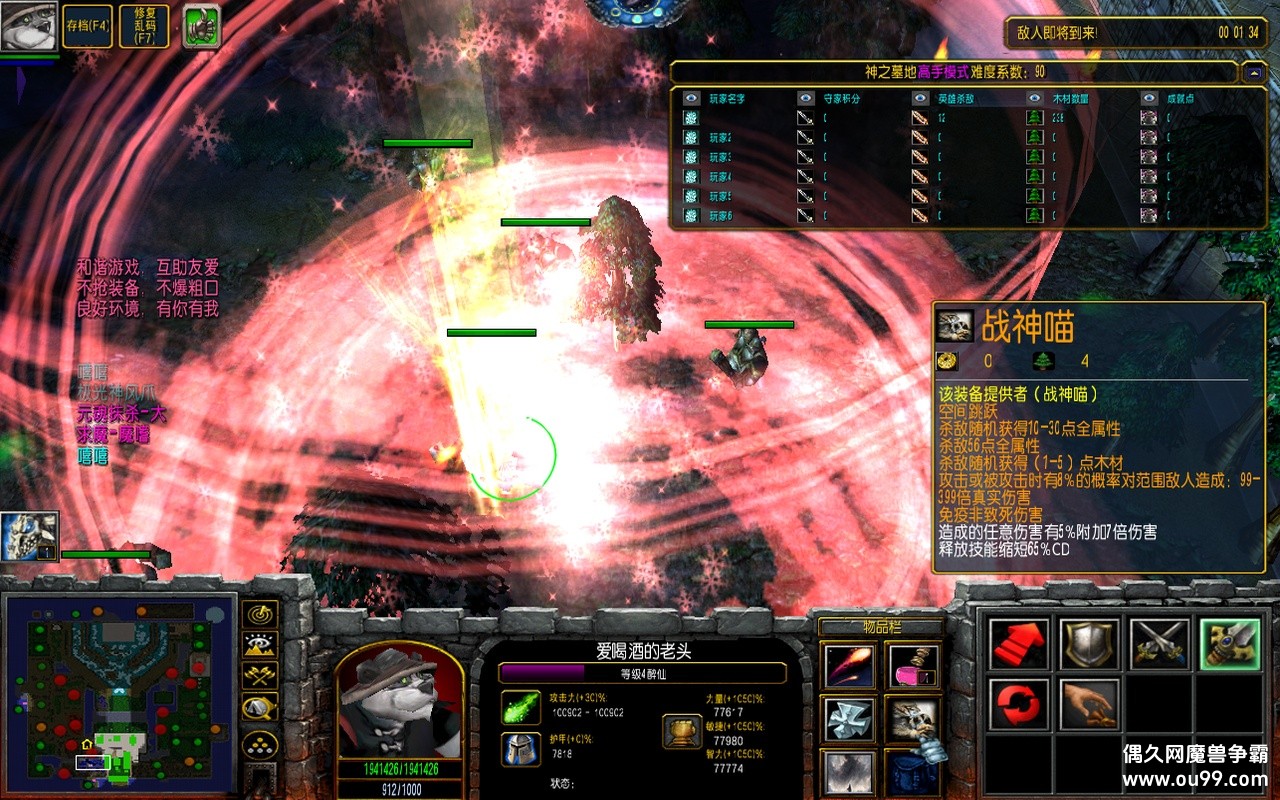Use the pink potion inventory item

912,666
